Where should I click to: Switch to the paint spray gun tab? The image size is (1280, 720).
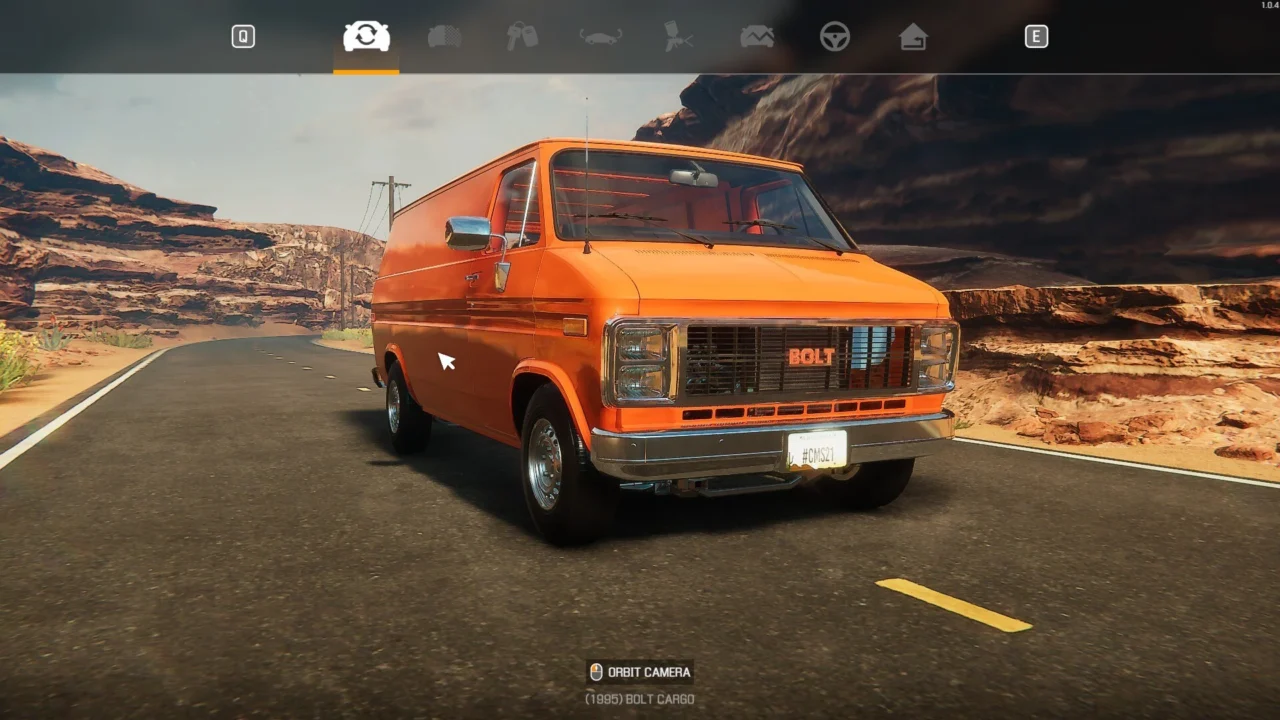point(678,37)
